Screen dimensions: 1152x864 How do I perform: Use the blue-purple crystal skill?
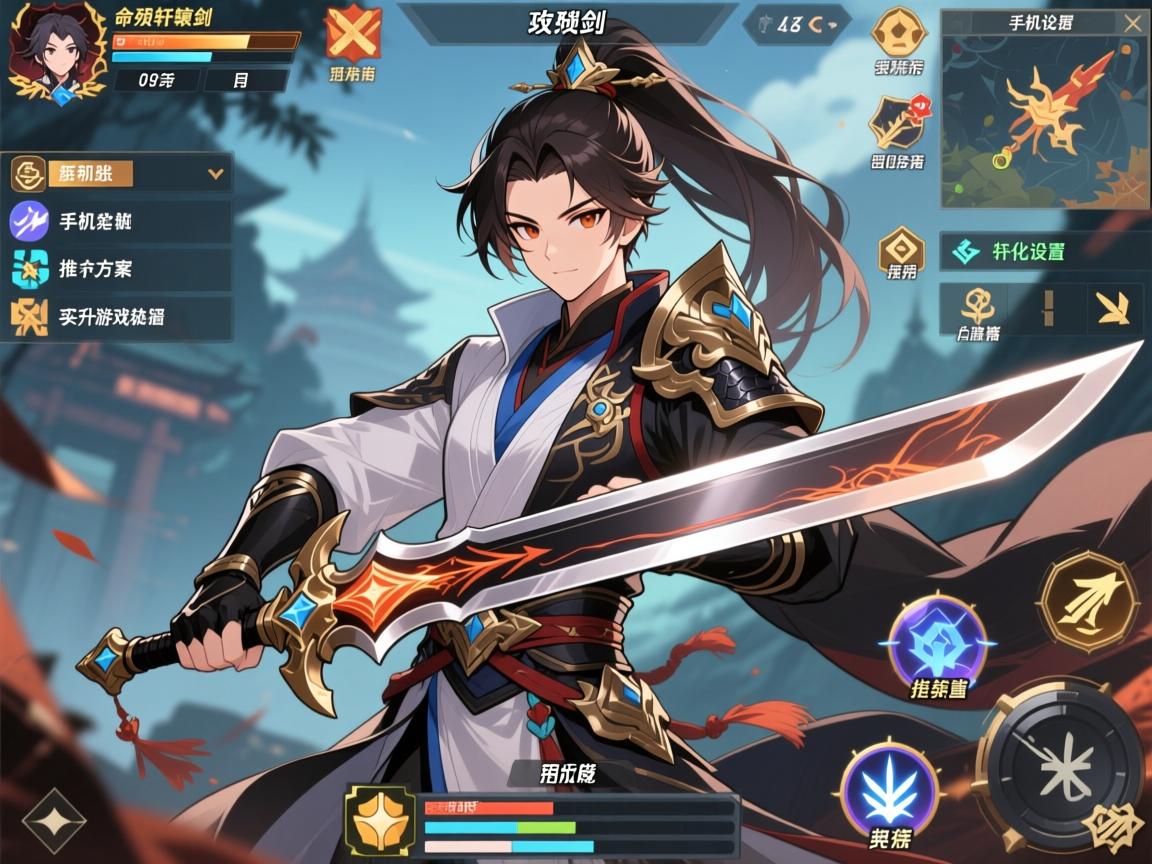pyautogui.click(x=938, y=642)
